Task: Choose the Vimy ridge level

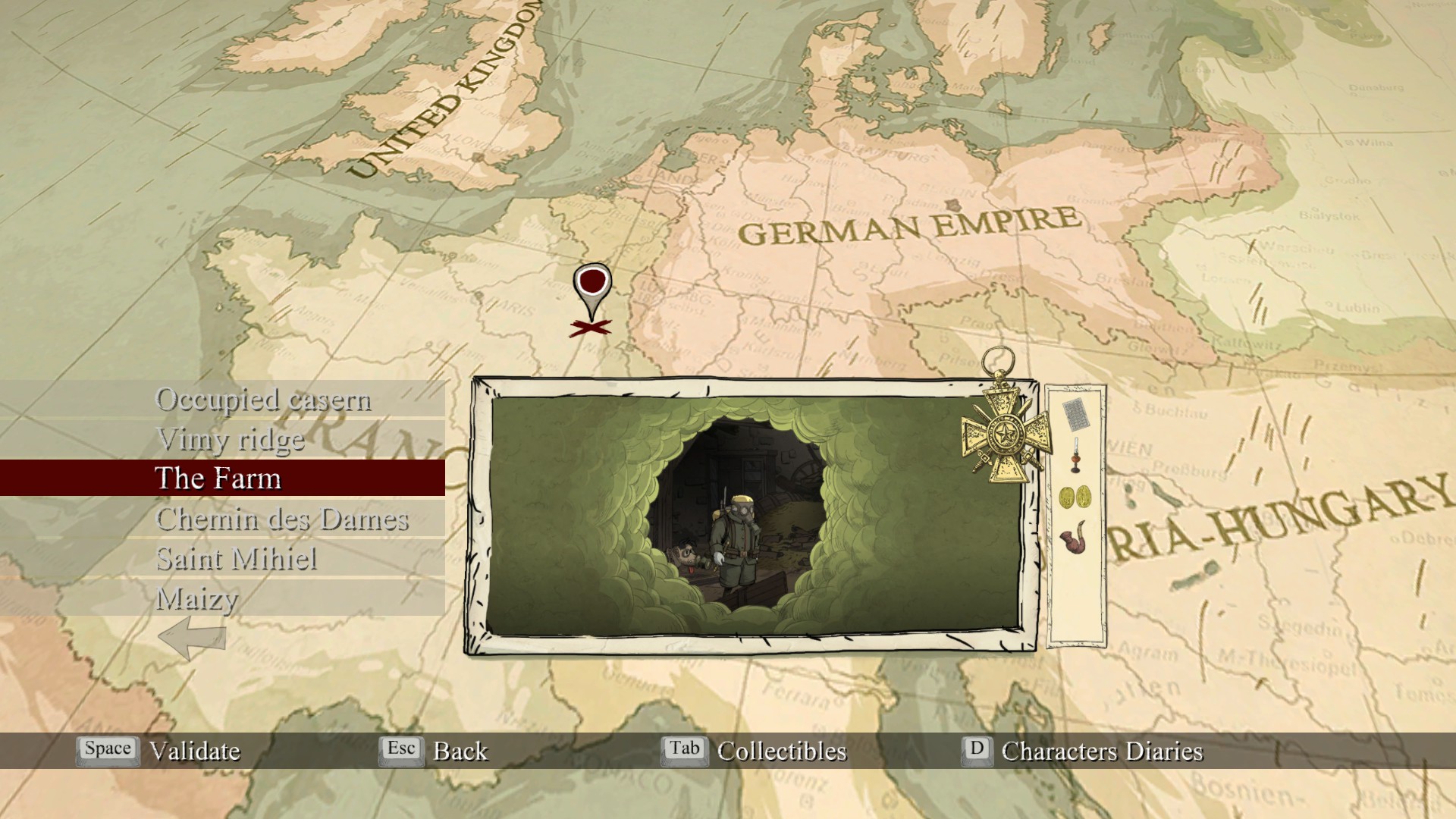Action: [x=230, y=440]
